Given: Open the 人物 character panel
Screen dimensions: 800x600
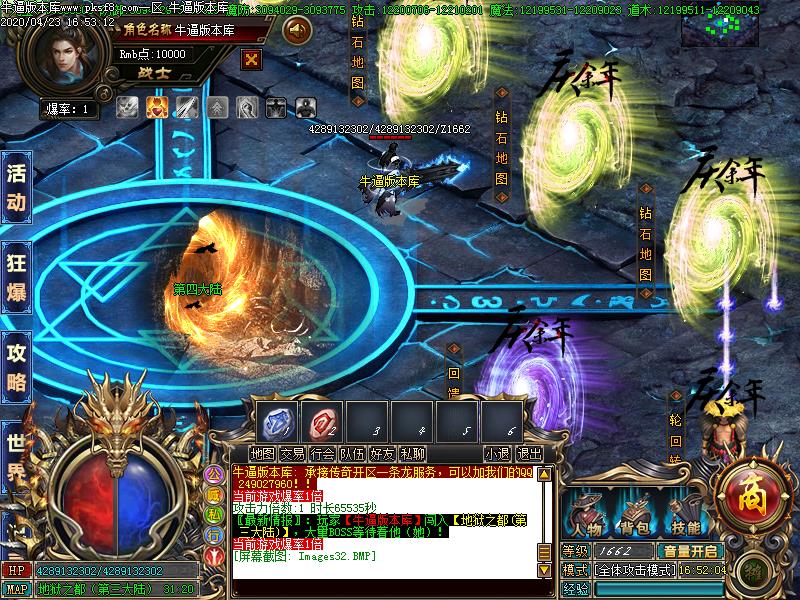Looking at the screenshot, I should 586,514.
